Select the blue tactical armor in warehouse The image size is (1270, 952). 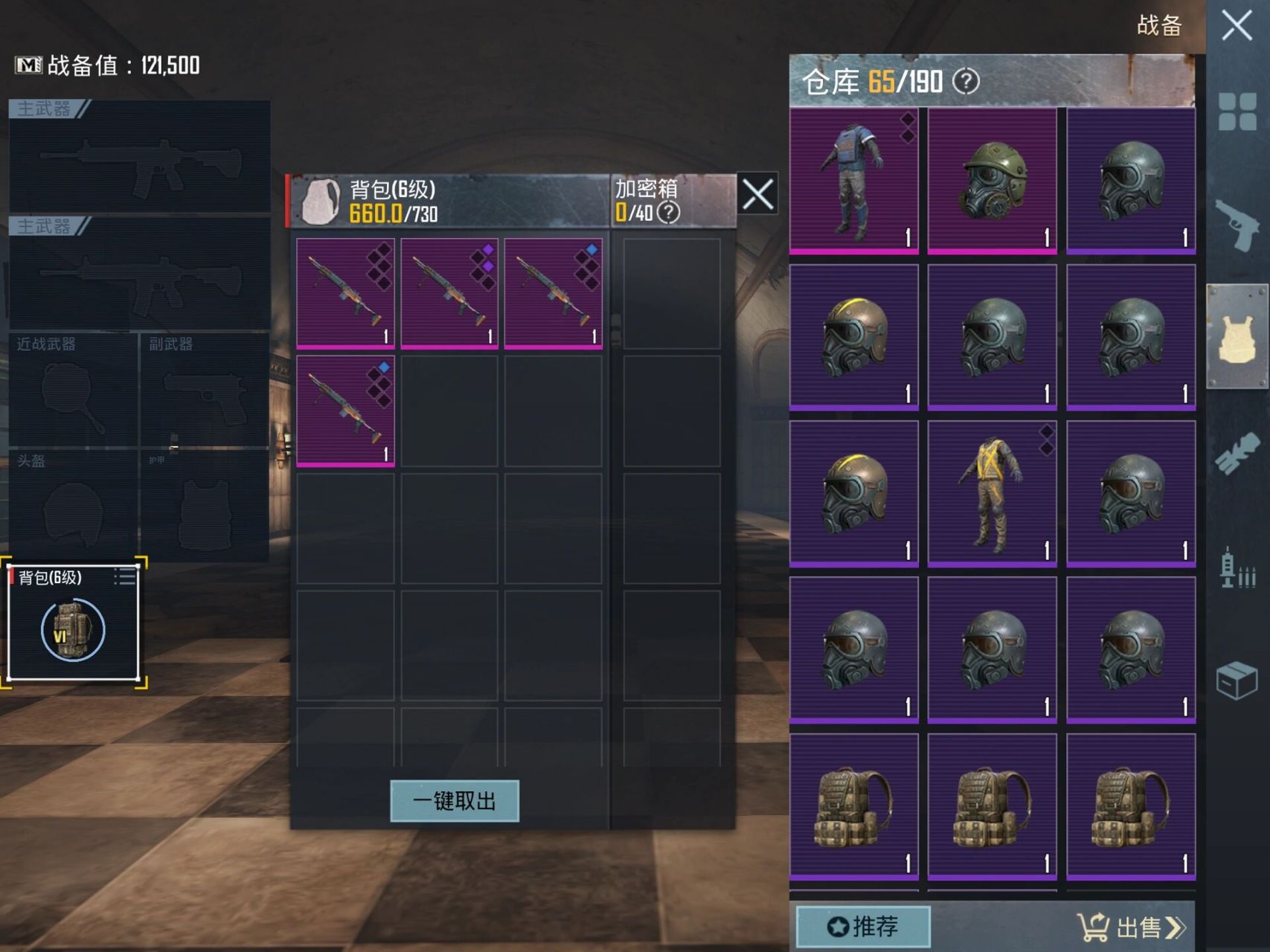click(x=853, y=180)
